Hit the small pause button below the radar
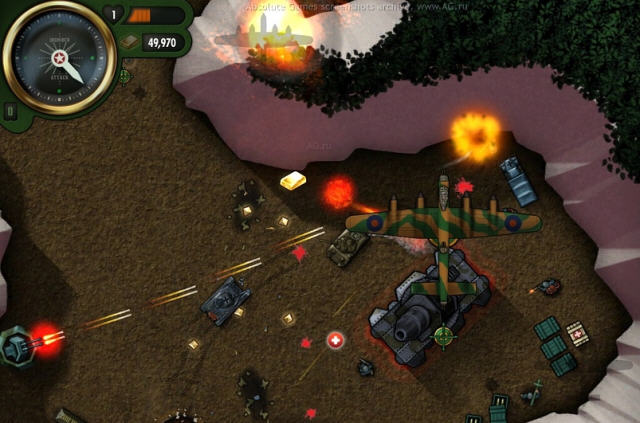This screenshot has height=423, width=640. pos(10,111)
